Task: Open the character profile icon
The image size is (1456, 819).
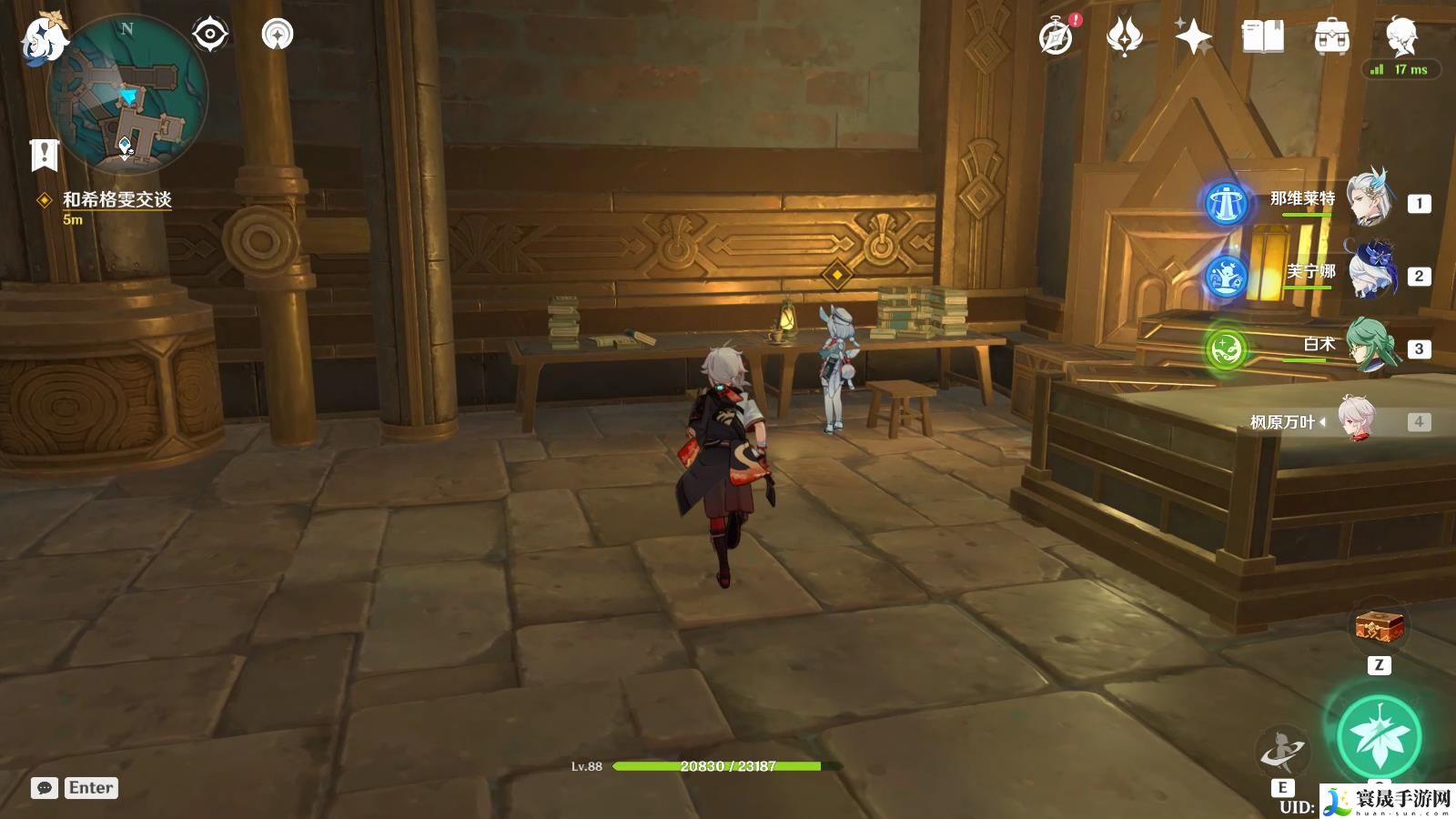Action: [1400, 35]
